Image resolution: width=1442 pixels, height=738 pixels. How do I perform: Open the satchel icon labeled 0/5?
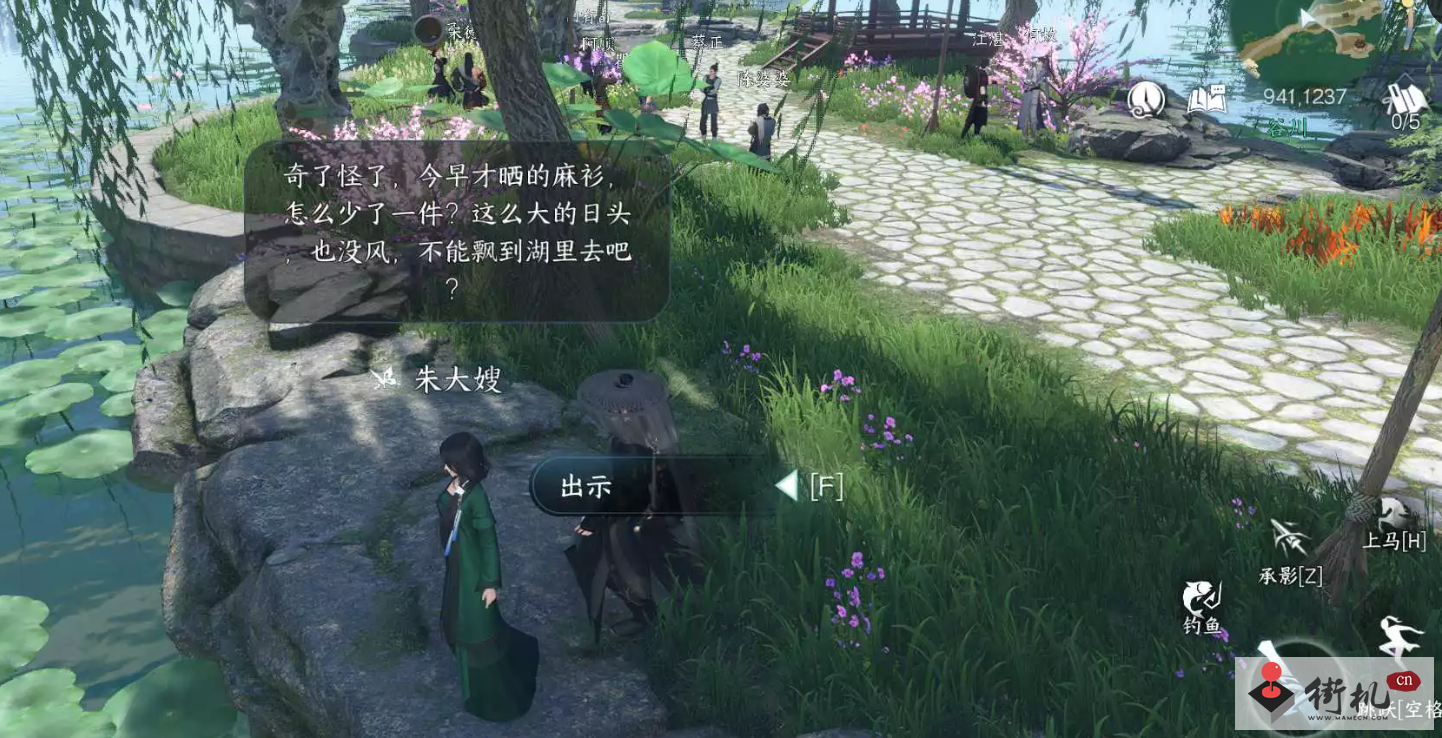(1405, 97)
